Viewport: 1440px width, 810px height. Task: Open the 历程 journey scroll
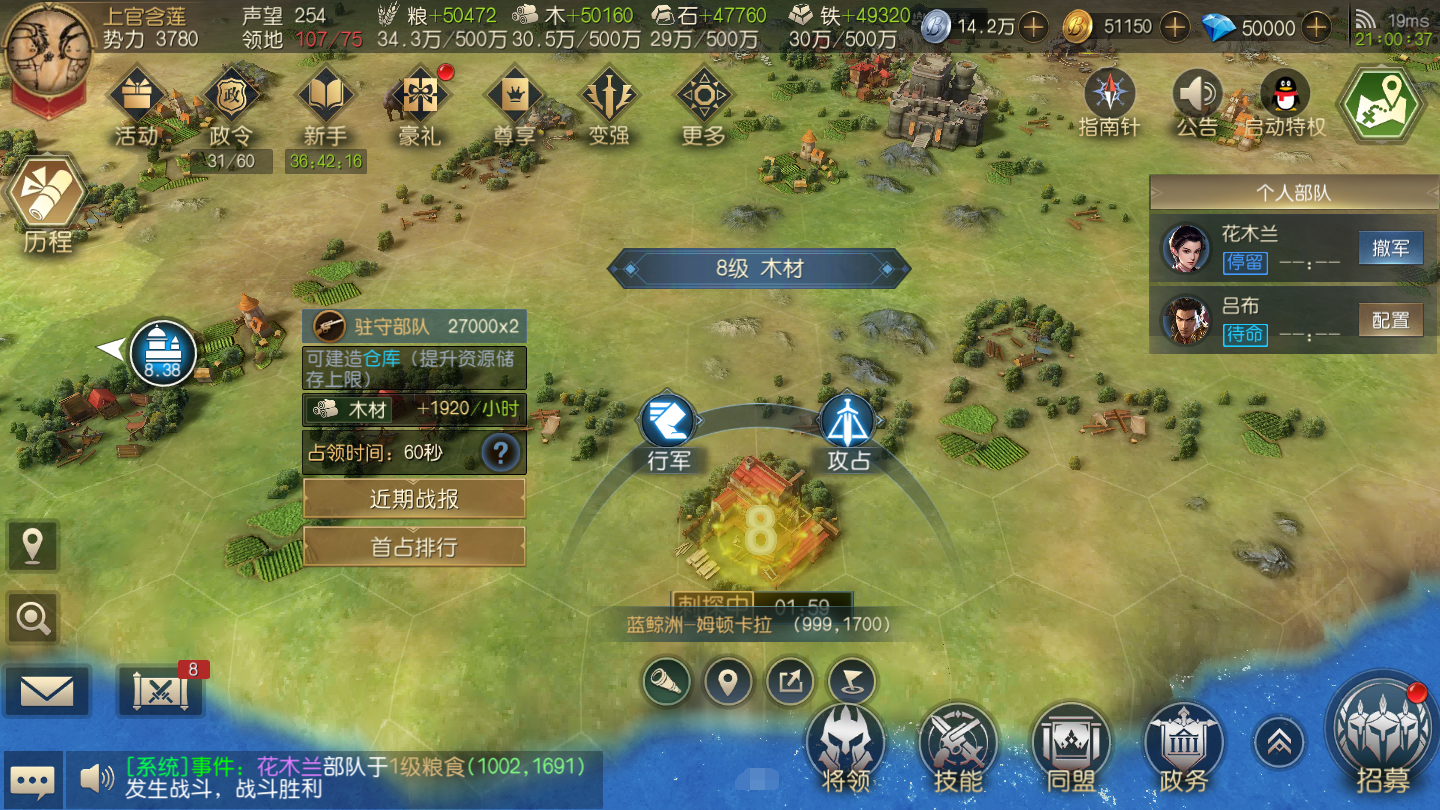click(46, 203)
